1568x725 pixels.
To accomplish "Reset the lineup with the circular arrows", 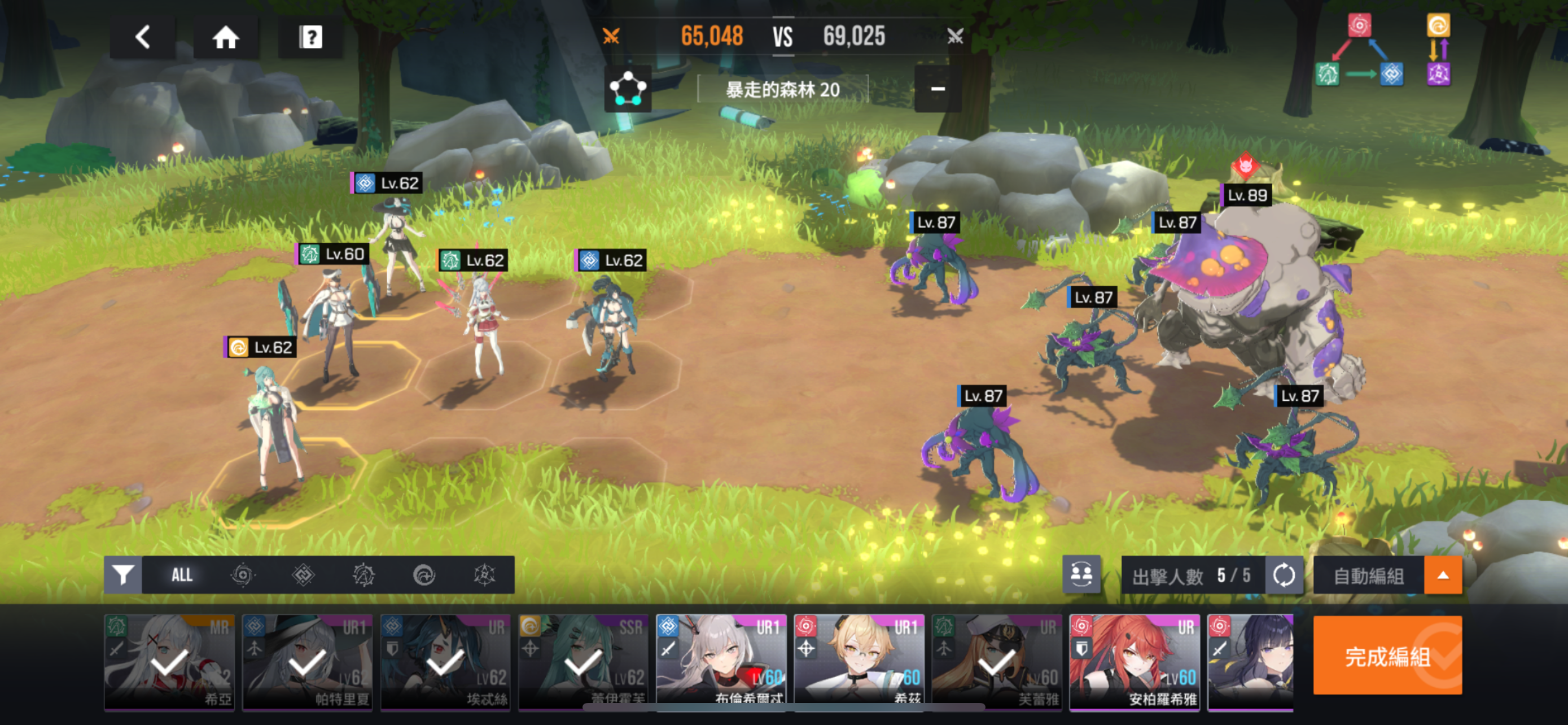I will 1284,575.
